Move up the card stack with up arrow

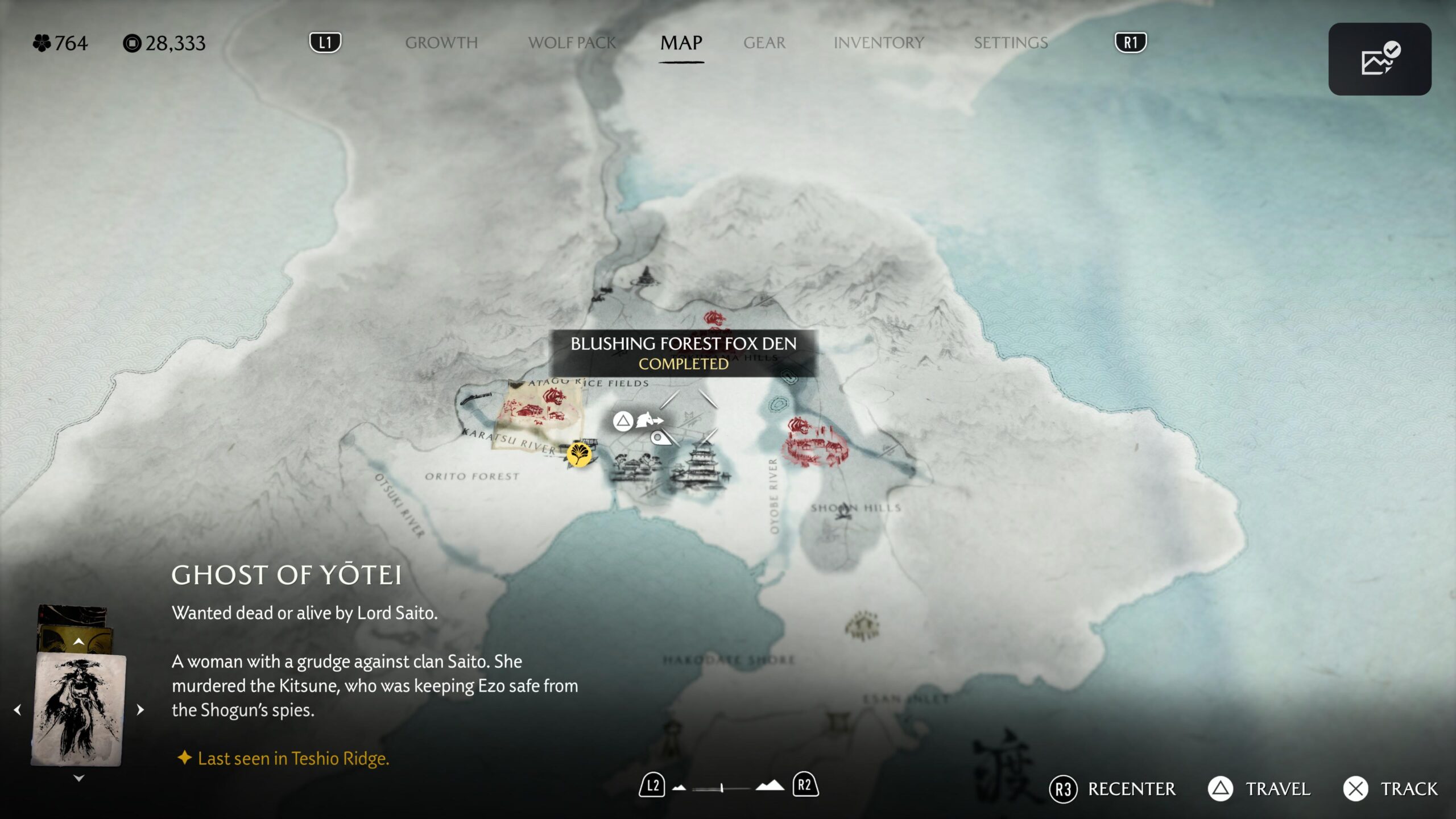pos(78,642)
